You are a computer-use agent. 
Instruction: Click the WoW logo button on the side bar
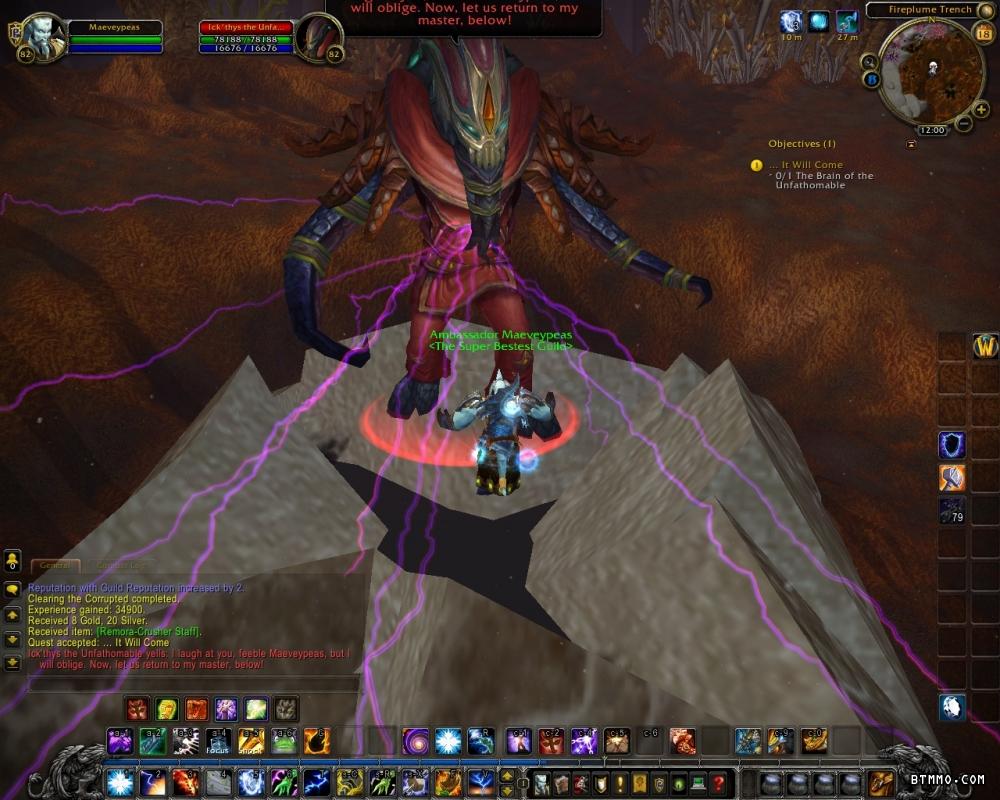tap(984, 346)
